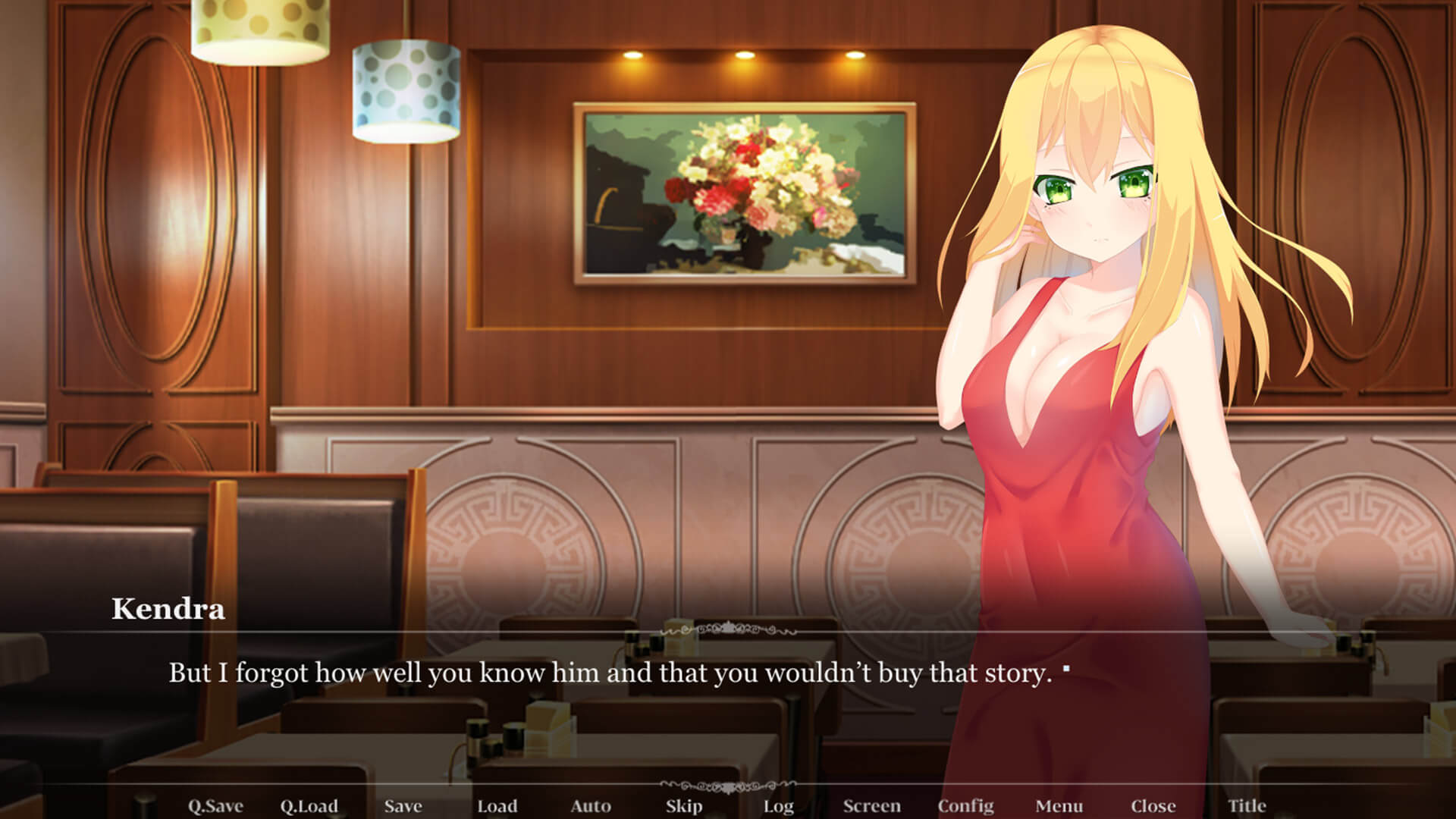Viewport: 1456px width, 819px height.
Task: Quick load using Q.Load
Action: click(x=309, y=806)
